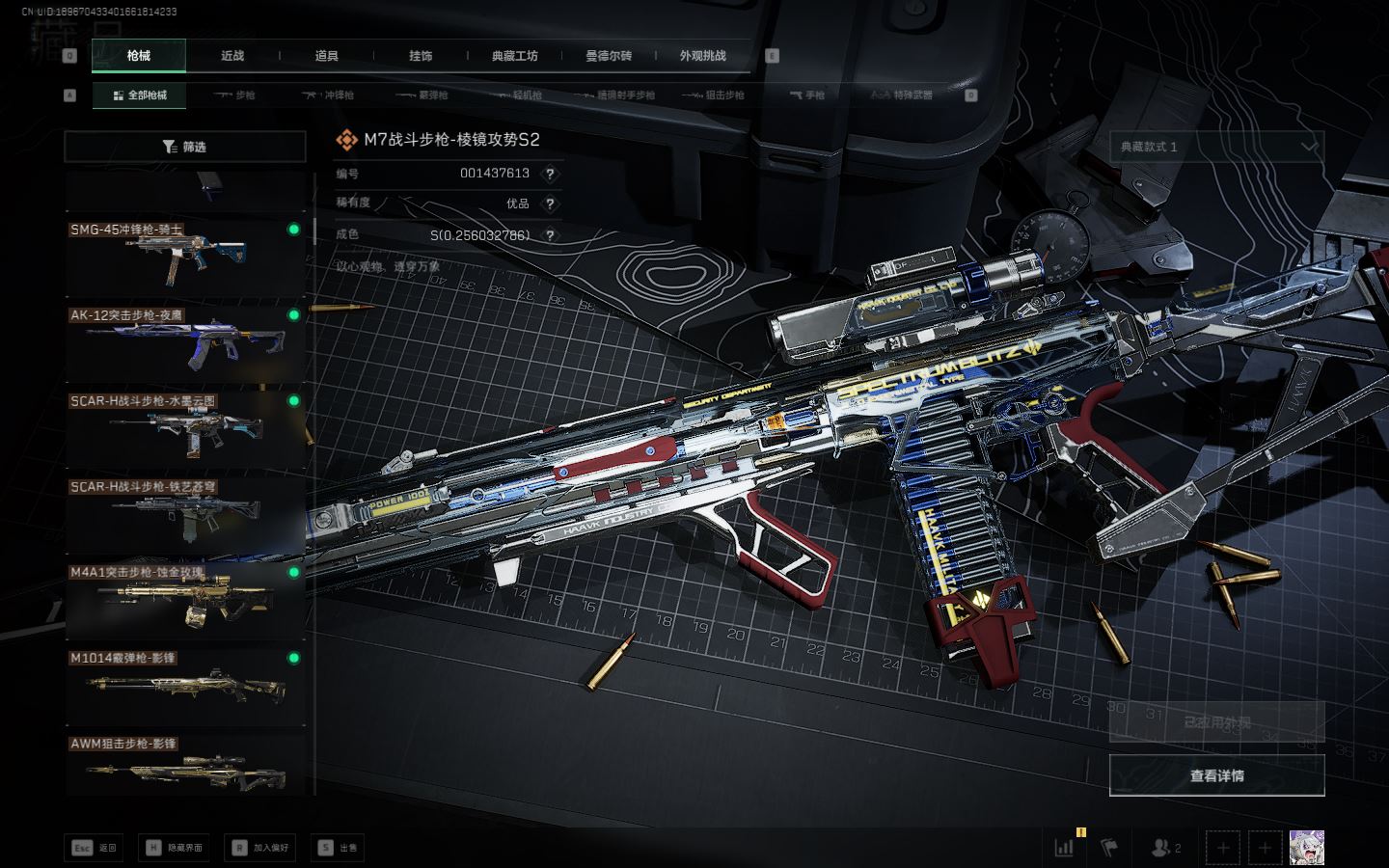
Task: Choose the AK-12突击步枪-夜离 skin
Action: click(x=184, y=342)
